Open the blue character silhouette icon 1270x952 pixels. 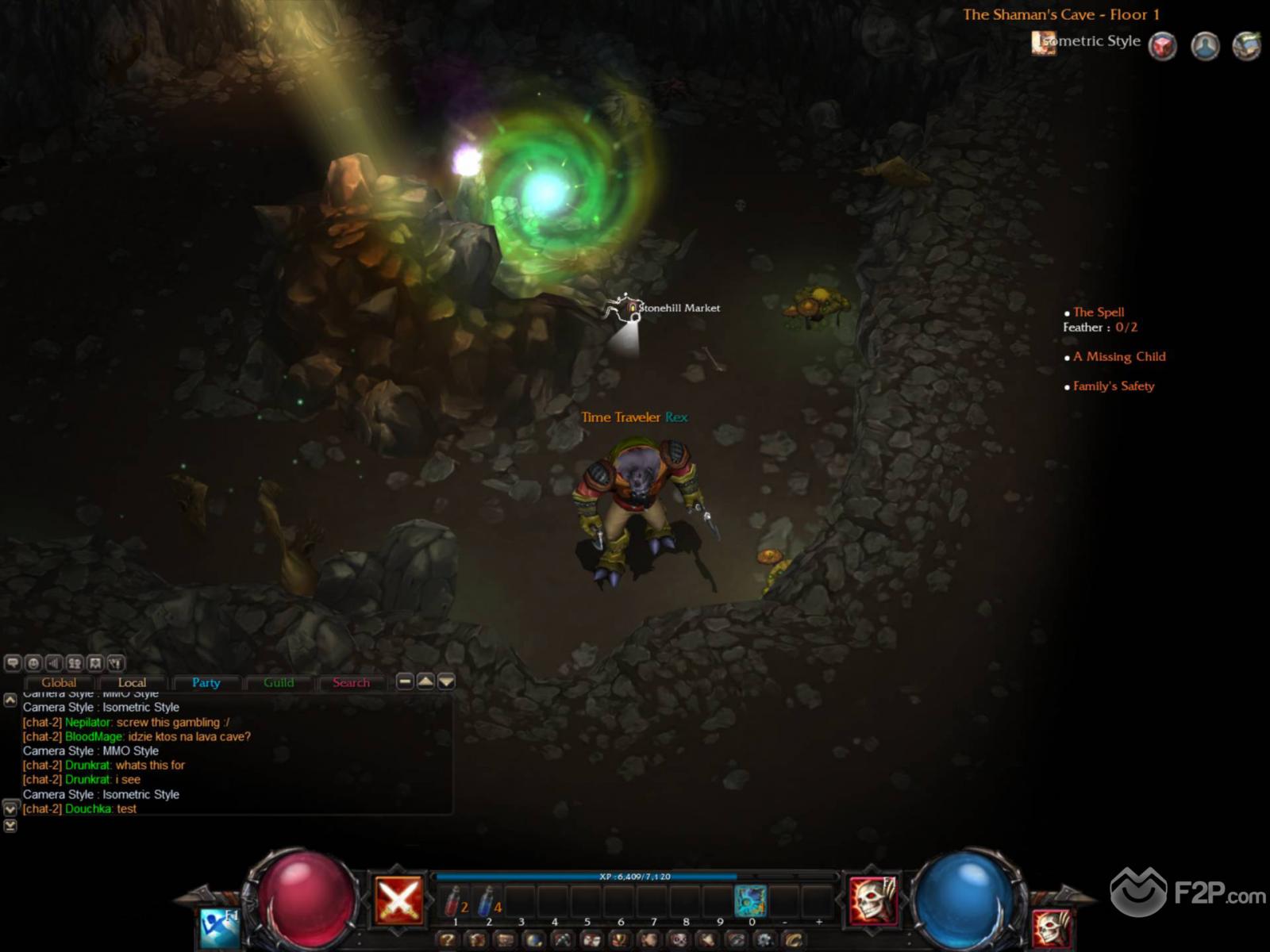pyautogui.click(x=1205, y=46)
